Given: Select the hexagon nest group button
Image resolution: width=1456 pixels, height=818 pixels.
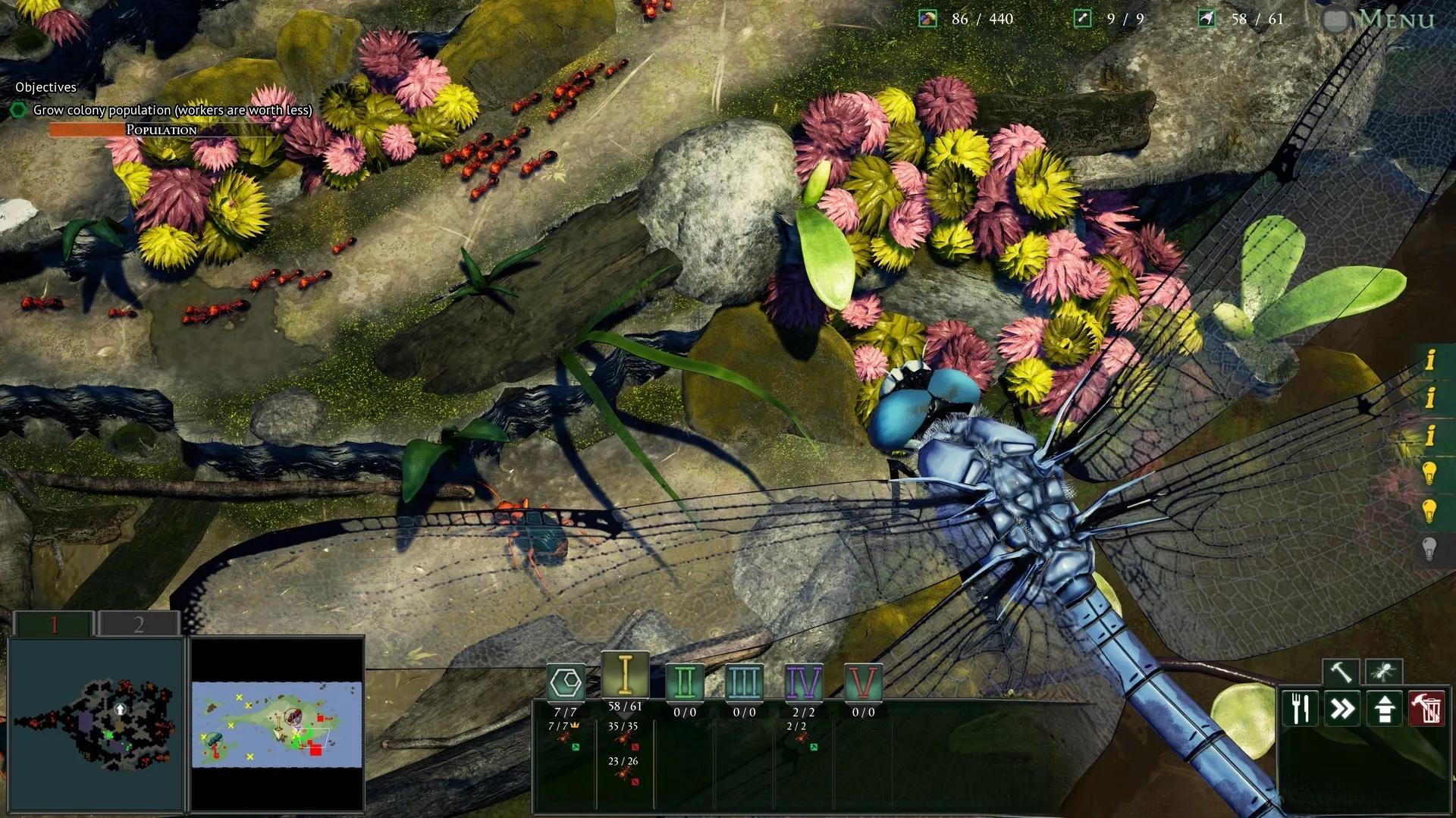Looking at the screenshot, I should click(566, 682).
